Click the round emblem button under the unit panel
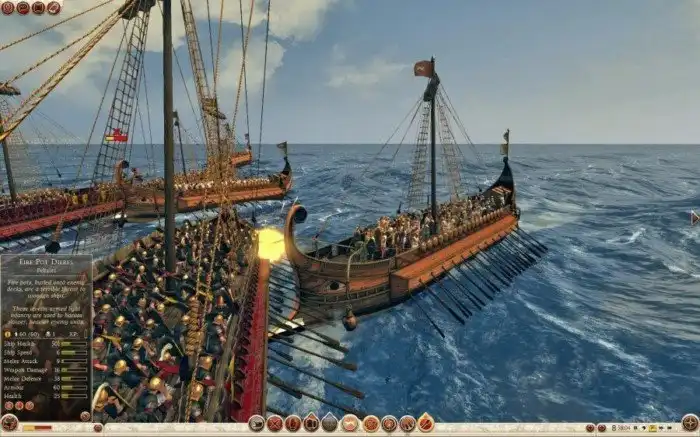This screenshot has width=700, height=437. click(x=10, y=422)
